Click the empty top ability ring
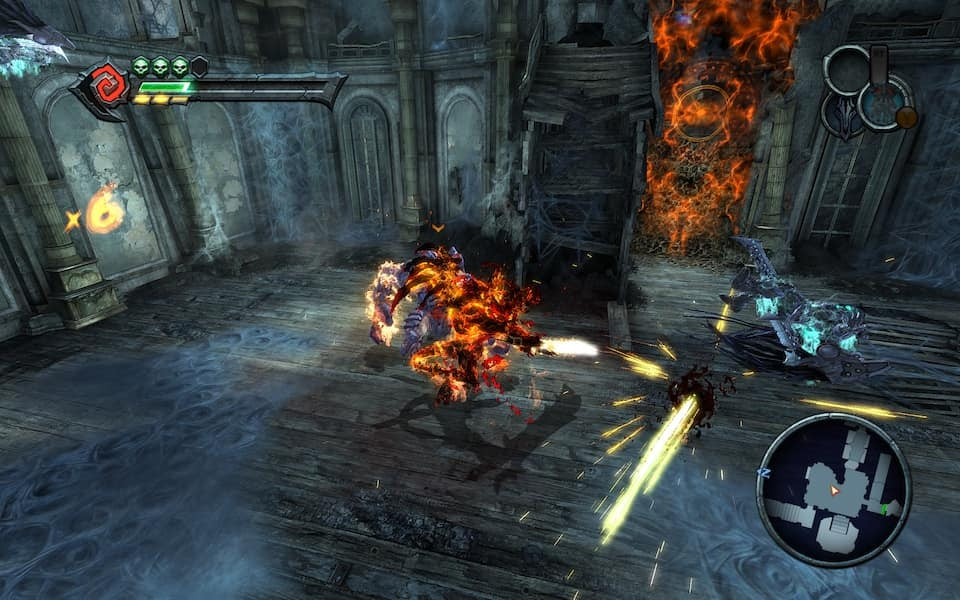This screenshot has width=960, height=600. click(x=847, y=68)
